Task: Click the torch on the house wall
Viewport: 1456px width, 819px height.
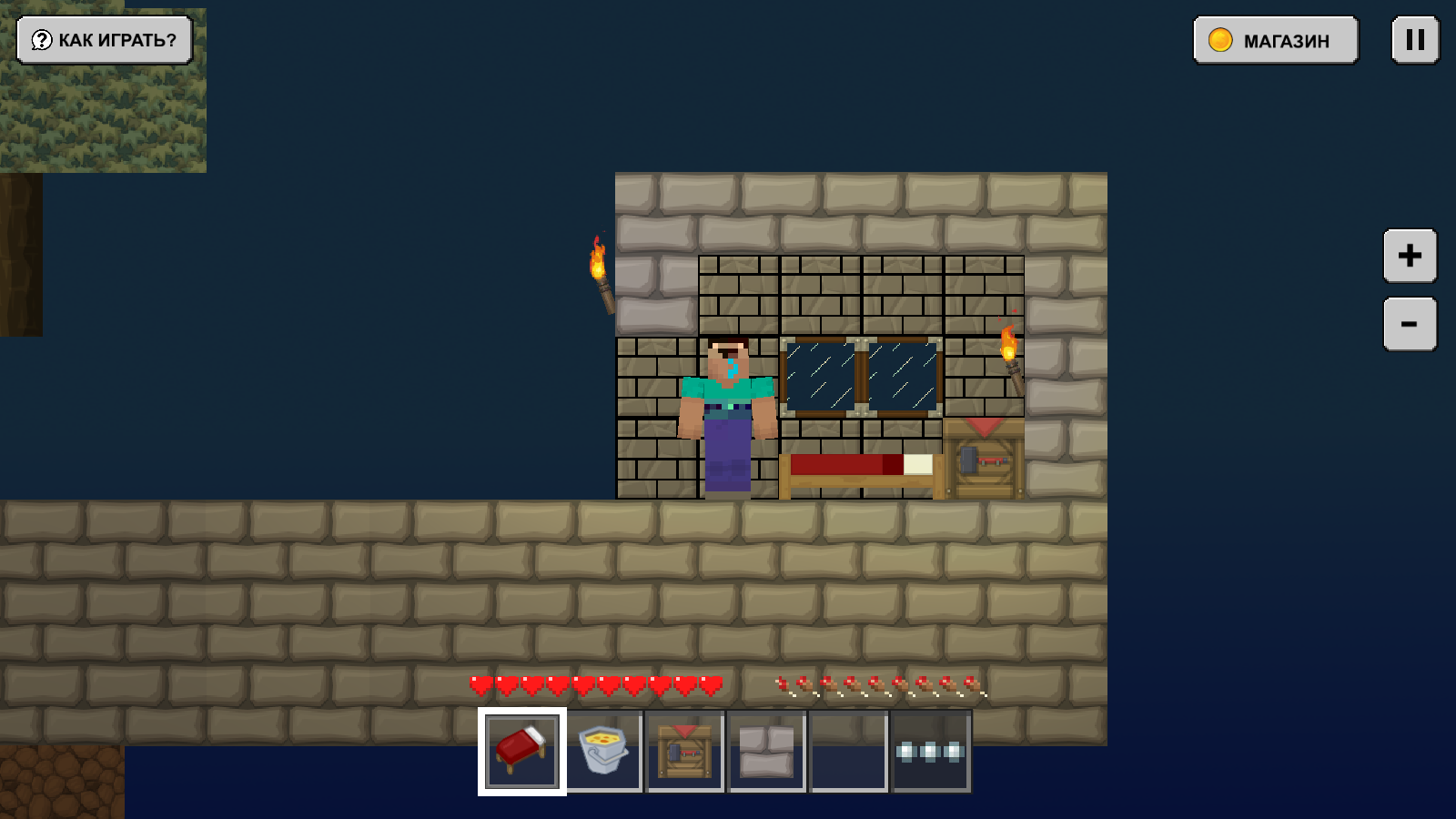Action: pos(1010,350)
